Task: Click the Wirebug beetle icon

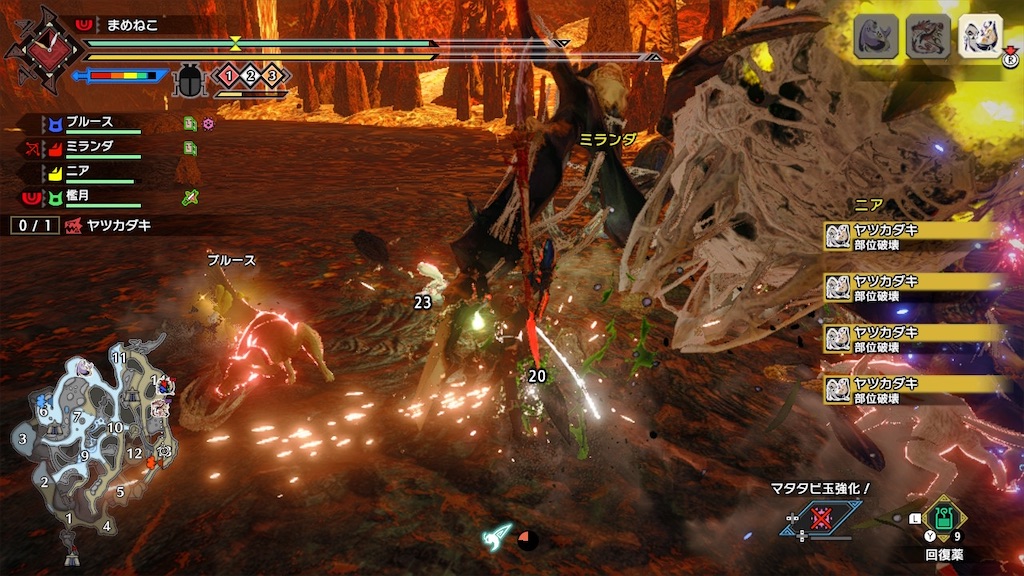Action: [x=188, y=80]
